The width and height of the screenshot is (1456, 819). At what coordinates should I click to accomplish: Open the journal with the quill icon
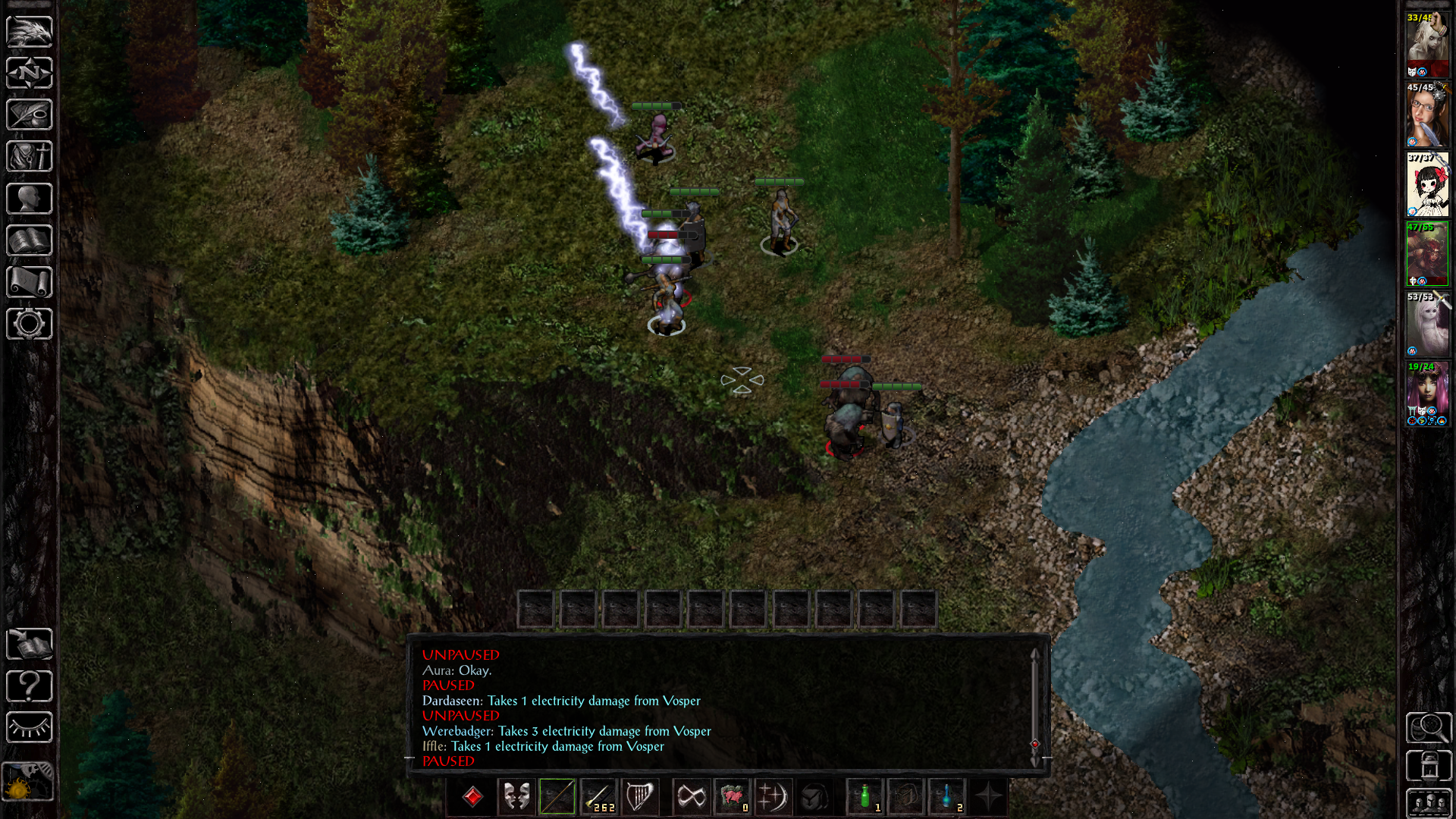coord(29,115)
